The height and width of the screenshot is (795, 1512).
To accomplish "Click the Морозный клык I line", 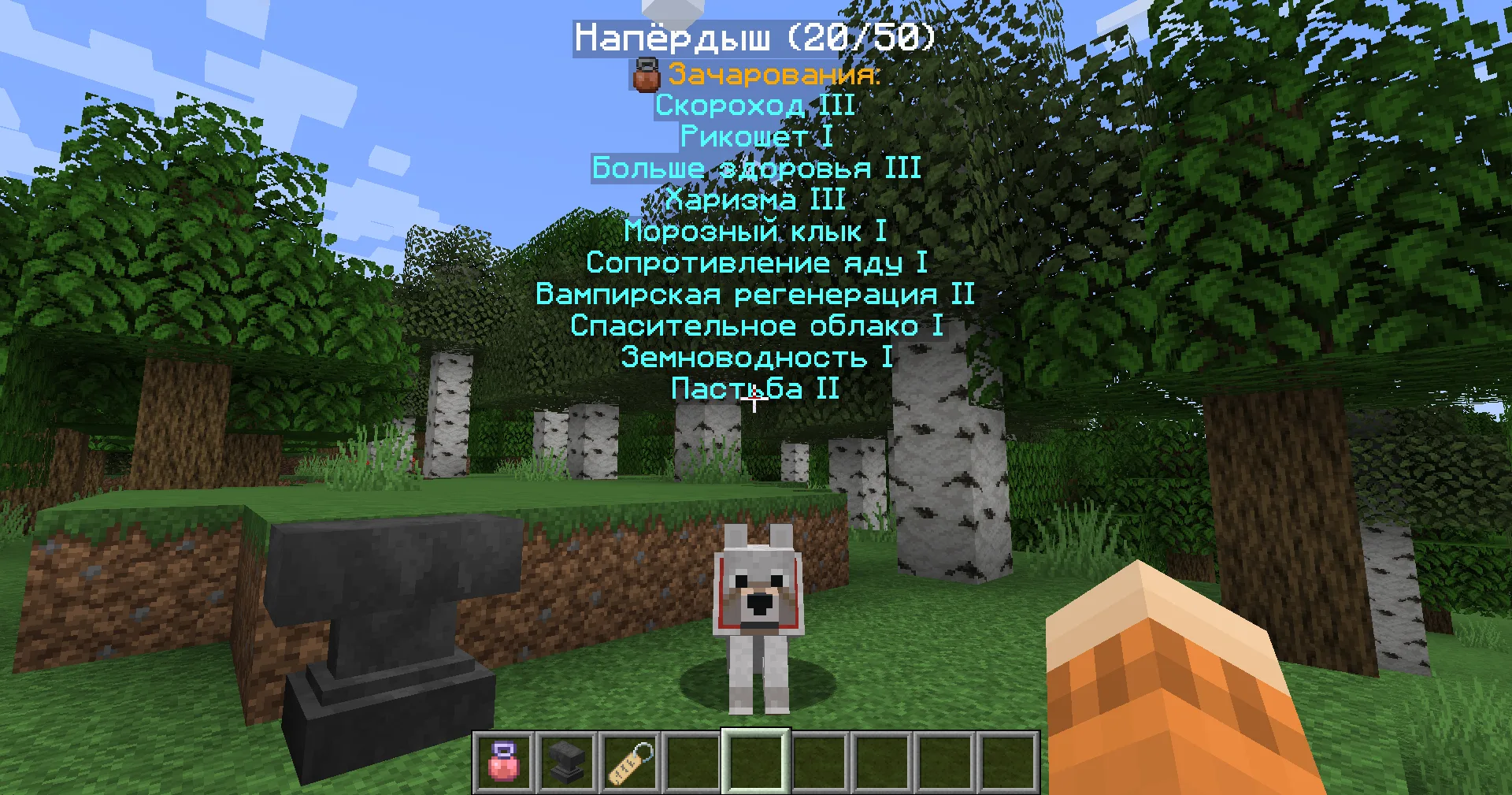I will pyautogui.click(x=754, y=231).
